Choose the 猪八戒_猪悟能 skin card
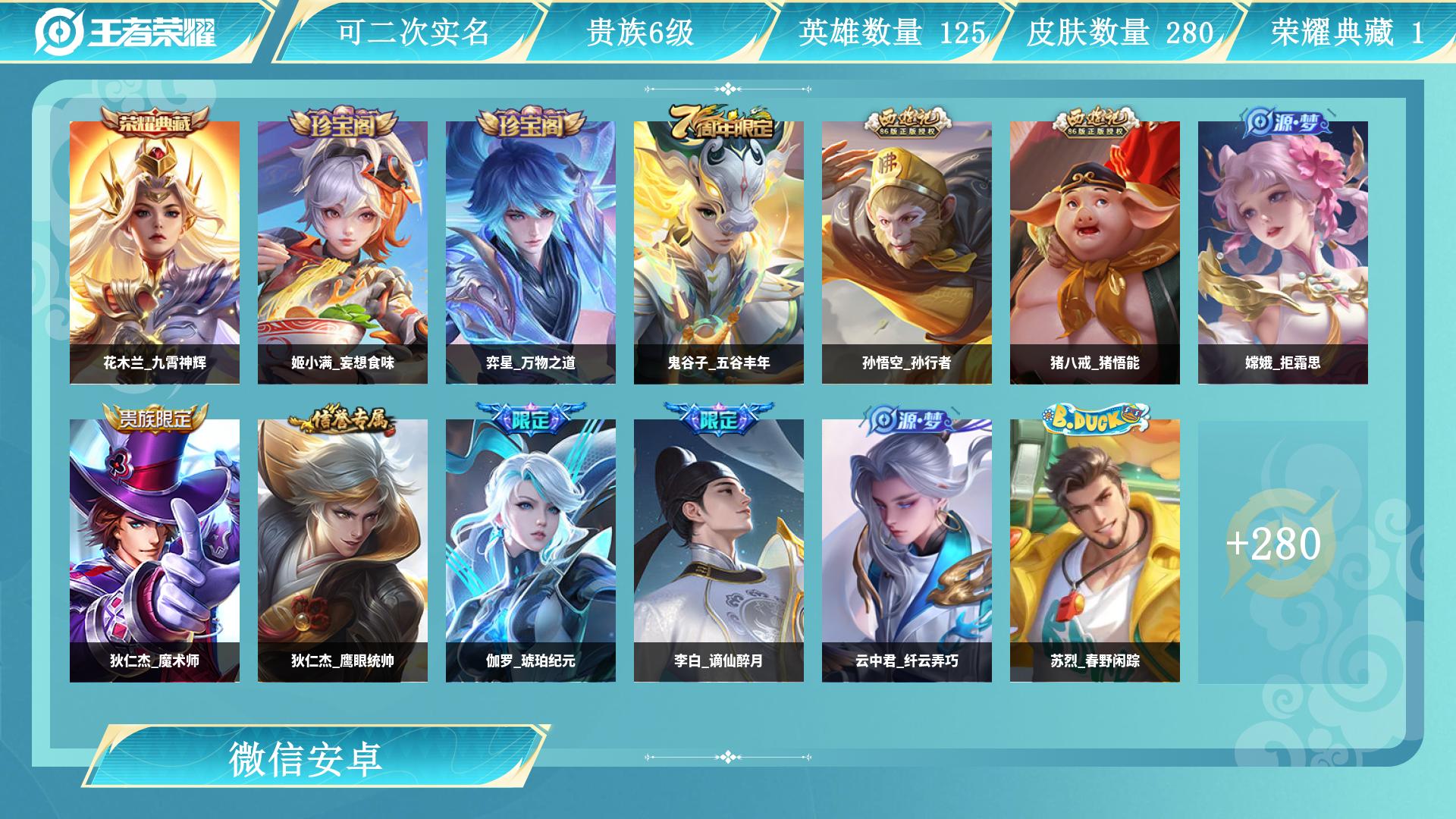The width and height of the screenshot is (1456, 819). click(x=1095, y=253)
